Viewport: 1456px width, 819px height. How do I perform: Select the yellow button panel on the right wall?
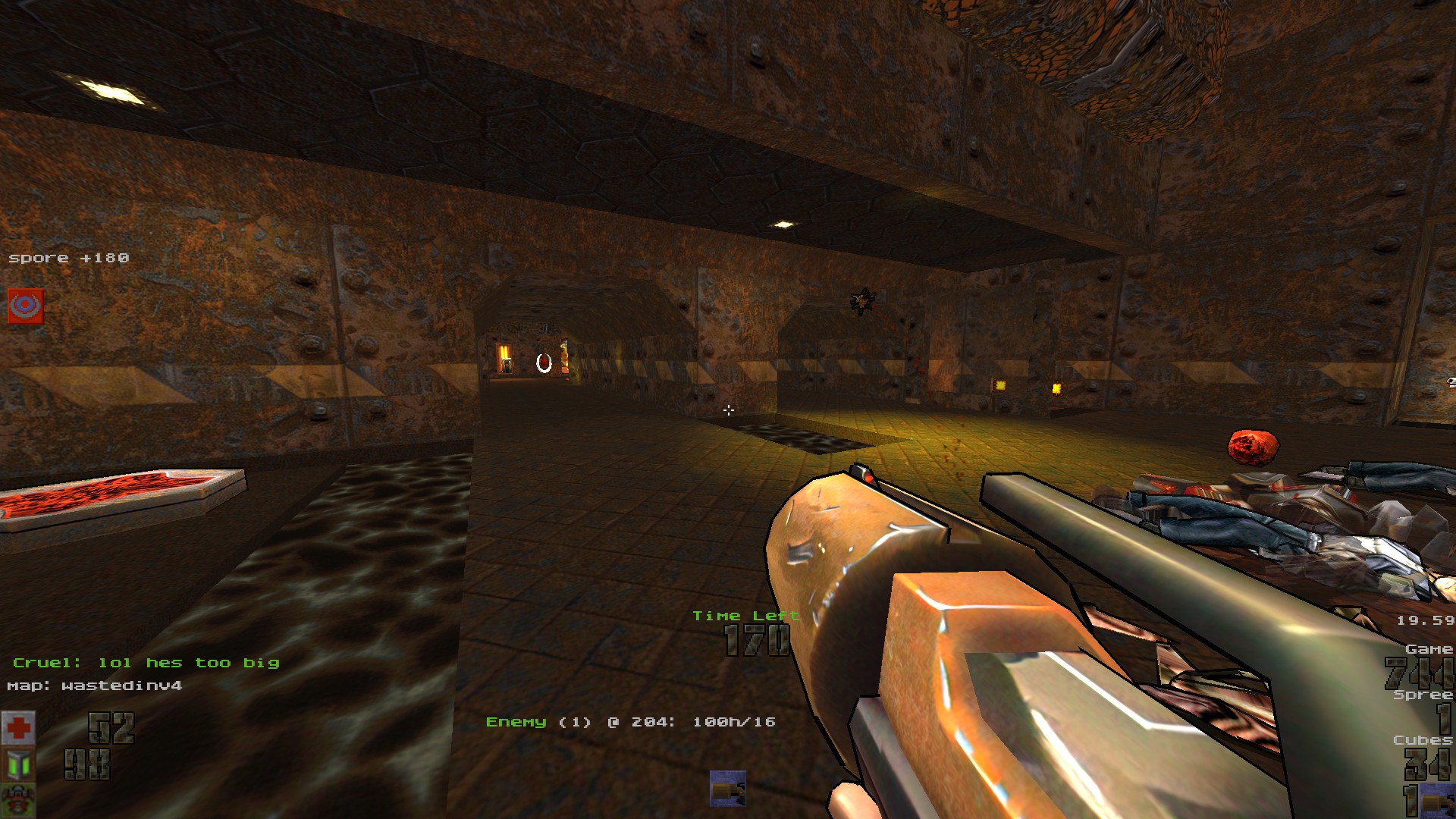[999, 384]
